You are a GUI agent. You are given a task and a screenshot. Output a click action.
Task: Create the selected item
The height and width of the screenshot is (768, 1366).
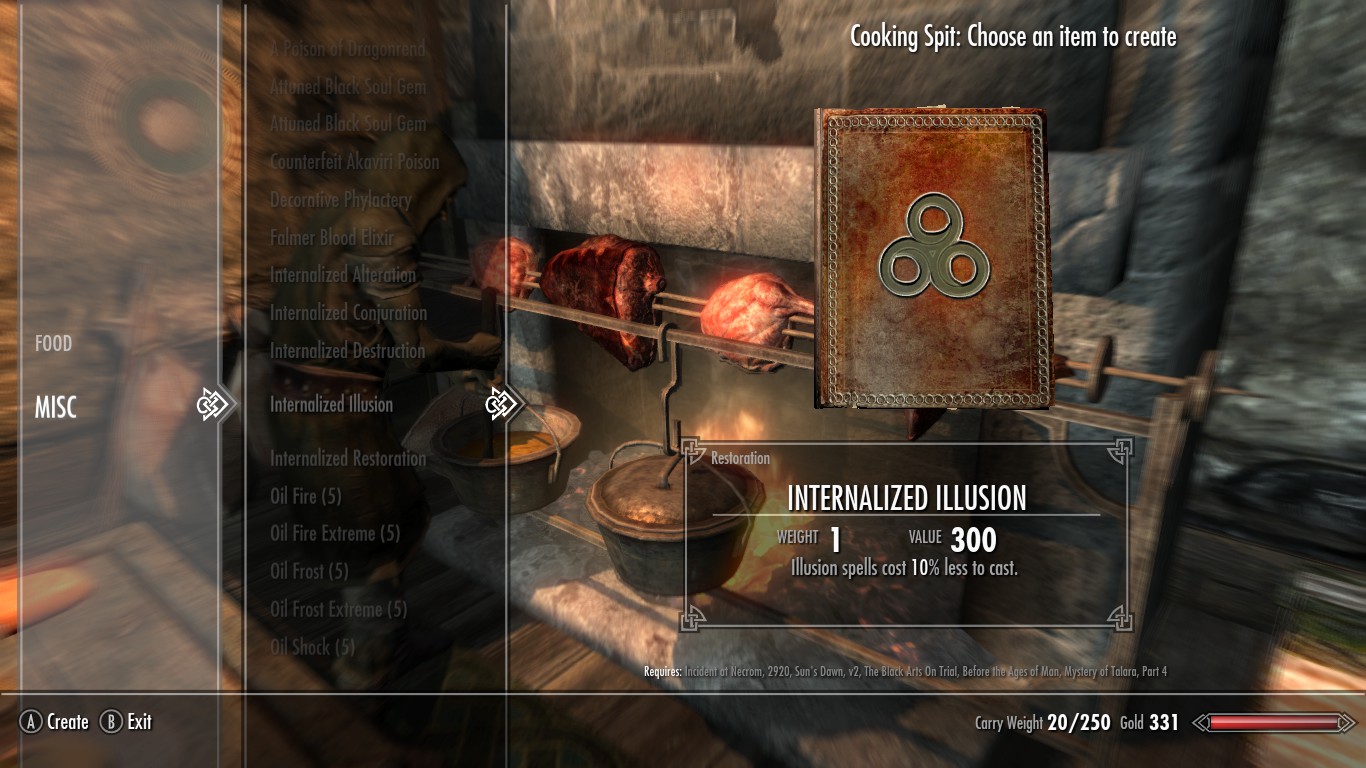[56, 722]
